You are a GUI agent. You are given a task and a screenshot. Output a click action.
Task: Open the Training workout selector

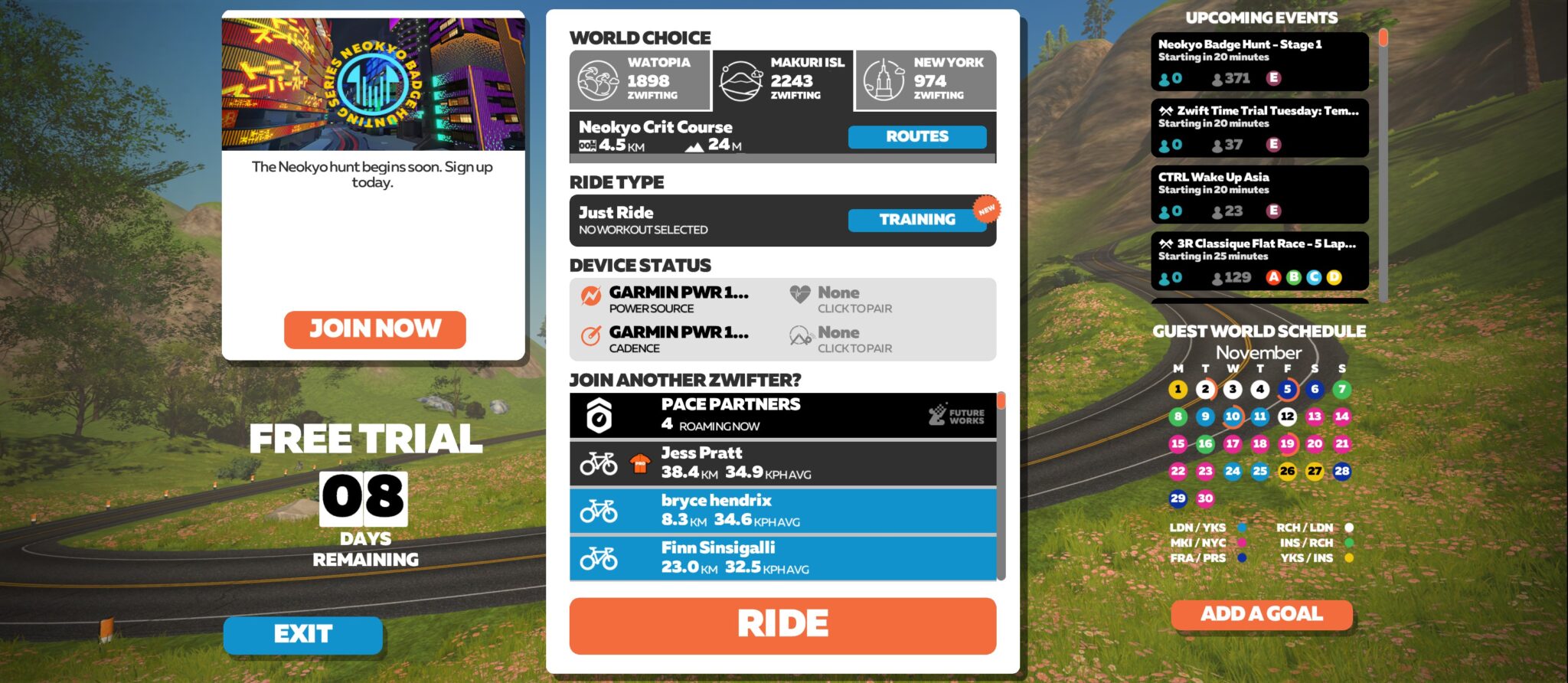(x=916, y=220)
